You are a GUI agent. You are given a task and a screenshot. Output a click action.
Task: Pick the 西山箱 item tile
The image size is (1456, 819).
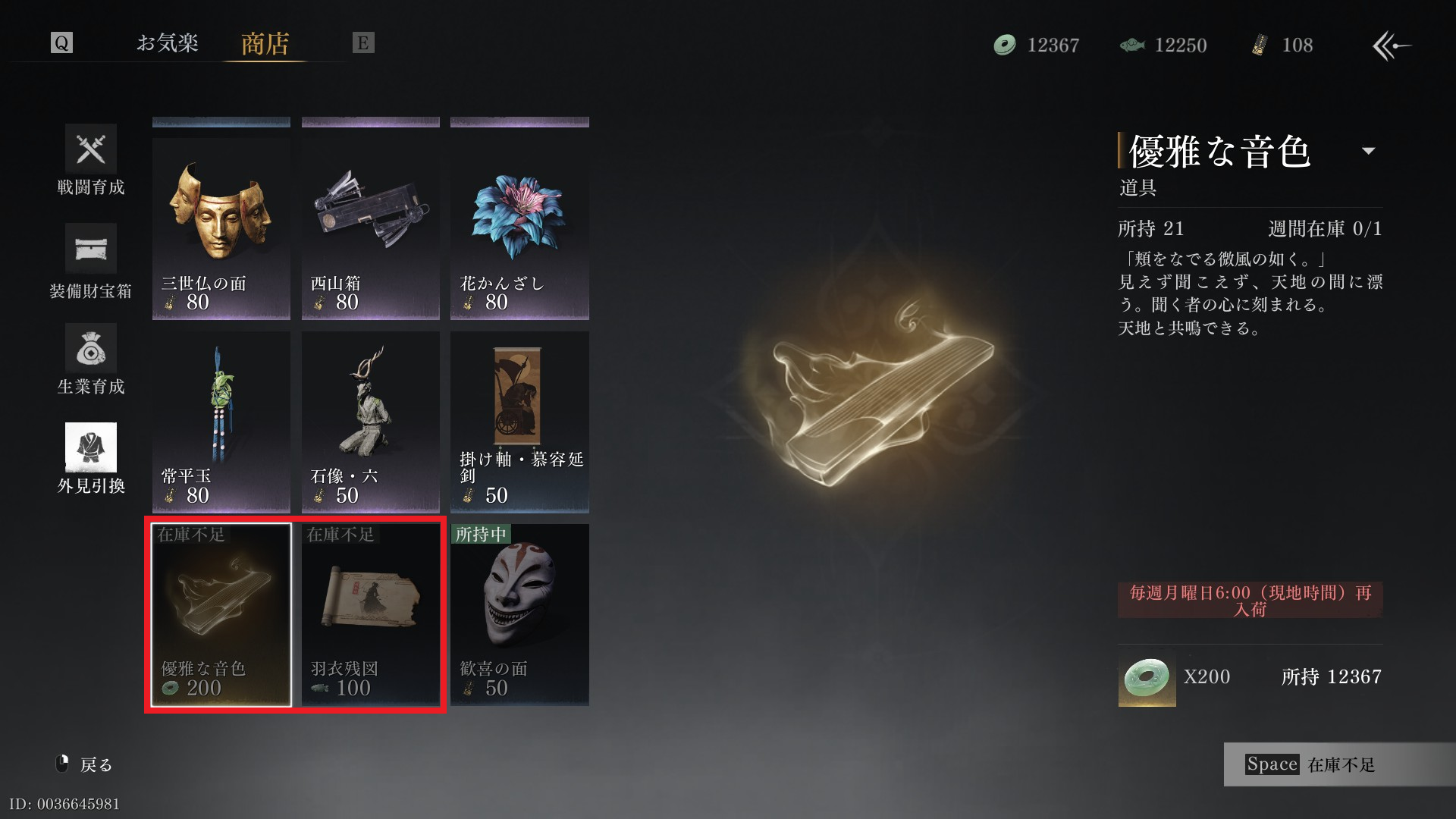coord(370,228)
